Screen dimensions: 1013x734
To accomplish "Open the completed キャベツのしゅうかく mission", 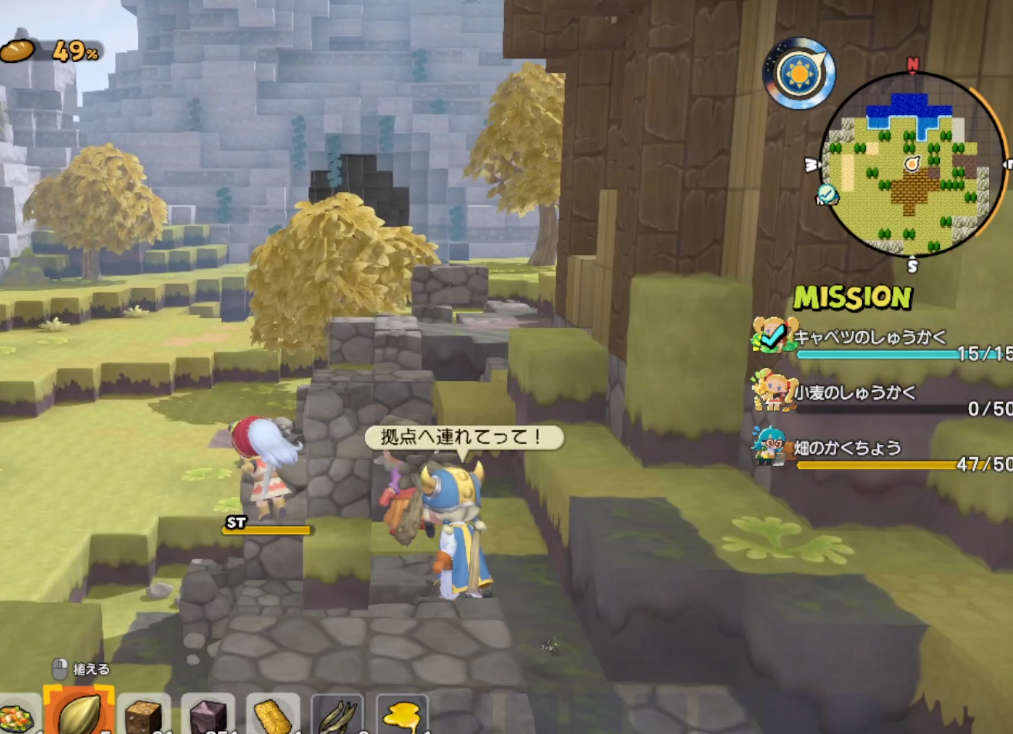I will pos(870,338).
